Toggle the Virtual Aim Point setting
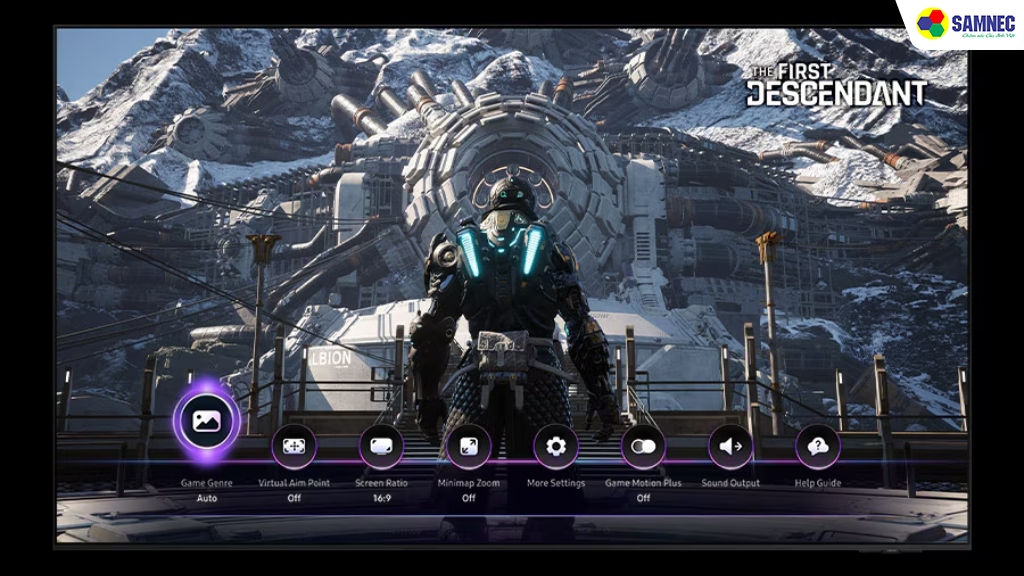The width and height of the screenshot is (1024, 576). pos(294,446)
